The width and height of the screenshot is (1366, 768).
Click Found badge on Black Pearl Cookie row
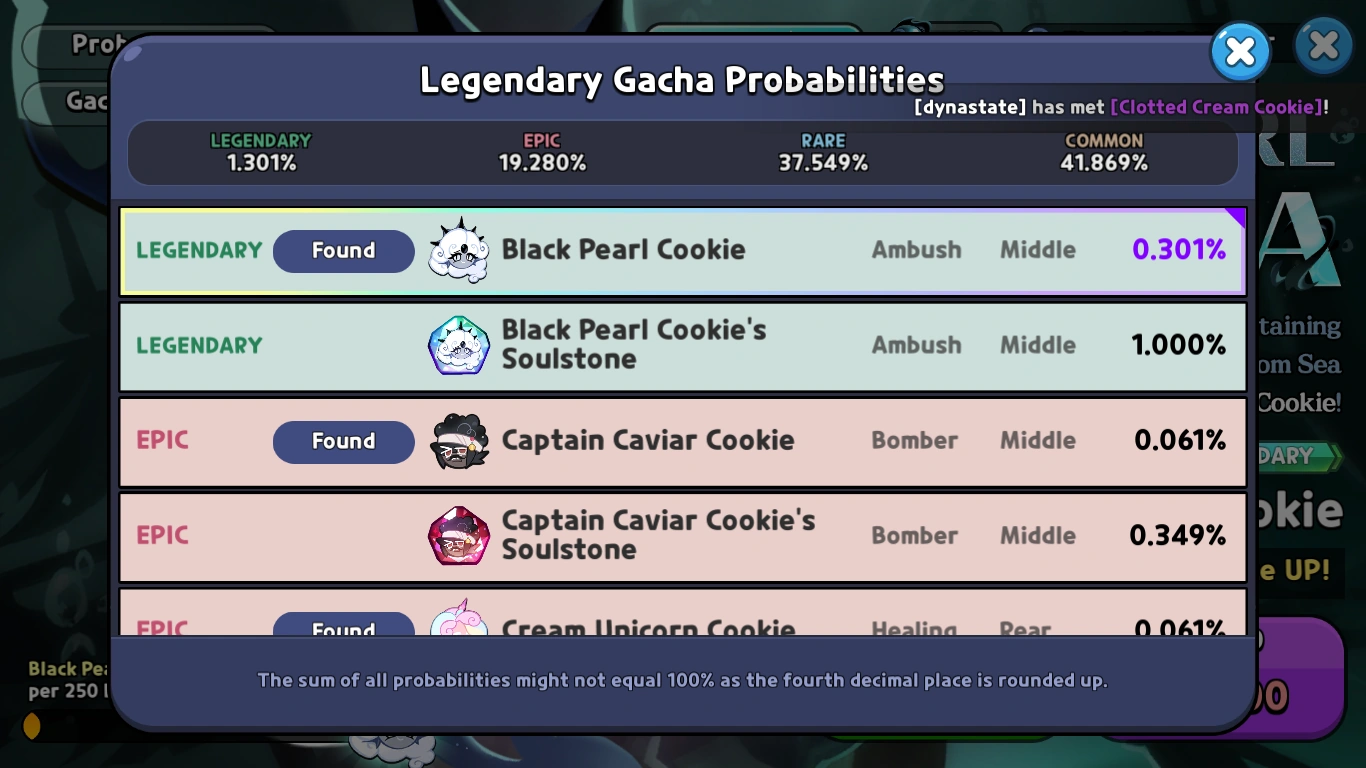point(343,251)
